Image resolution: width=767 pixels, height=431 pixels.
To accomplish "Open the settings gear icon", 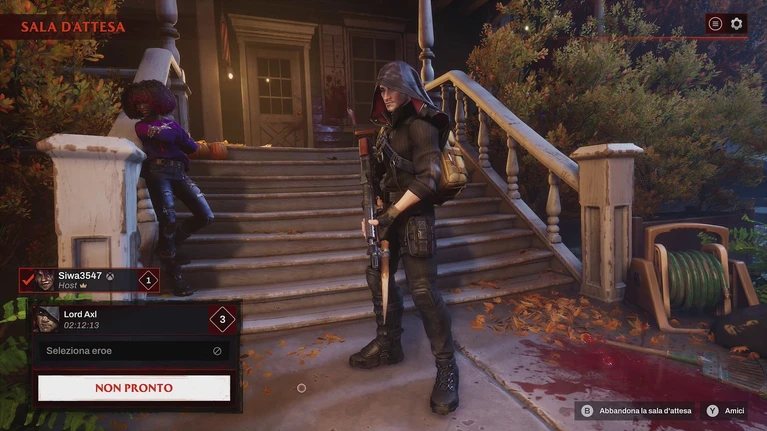I will [x=737, y=23].
